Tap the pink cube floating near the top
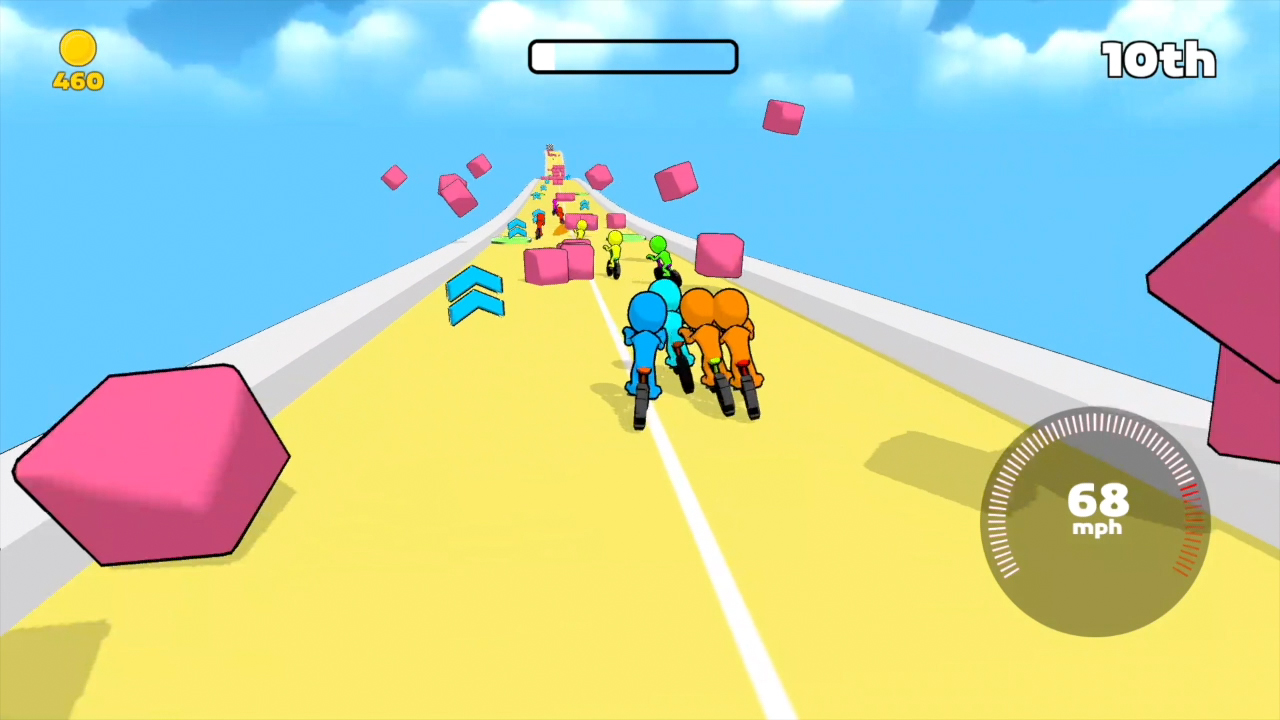The image size is (1280, 720). pos(783,118)
